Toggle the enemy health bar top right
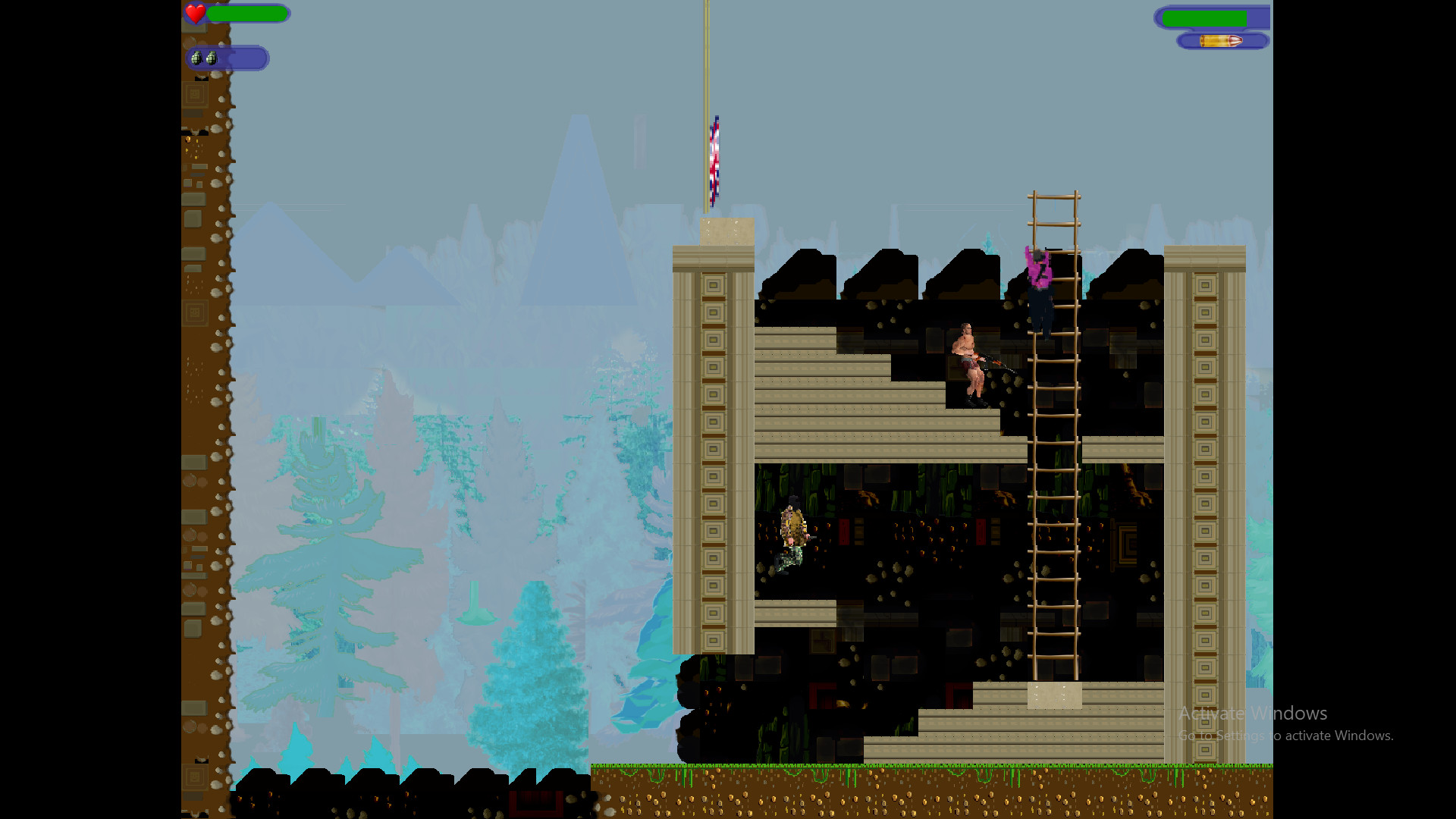 (1206, 17)
